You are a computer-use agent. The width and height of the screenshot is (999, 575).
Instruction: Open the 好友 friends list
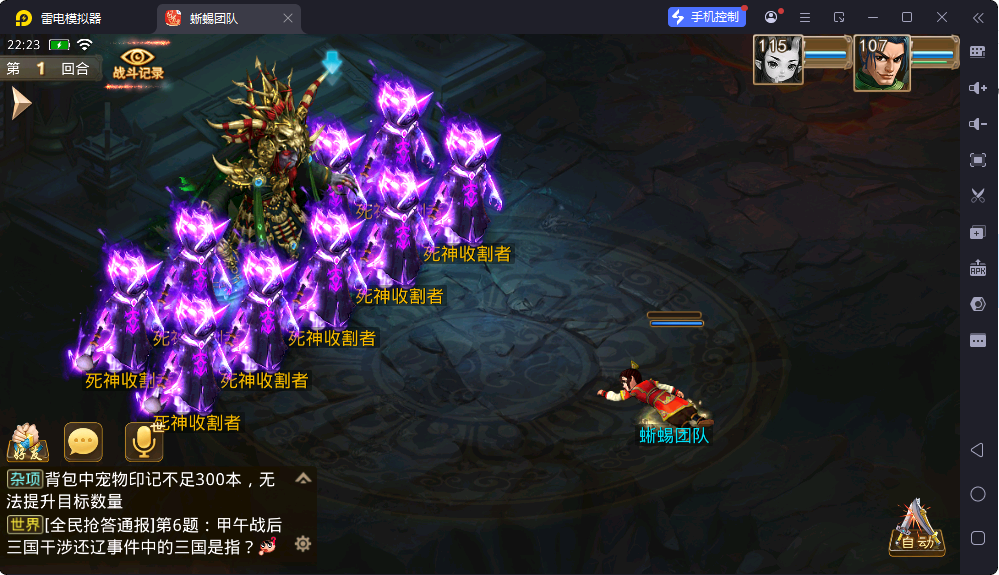(28, 442)
